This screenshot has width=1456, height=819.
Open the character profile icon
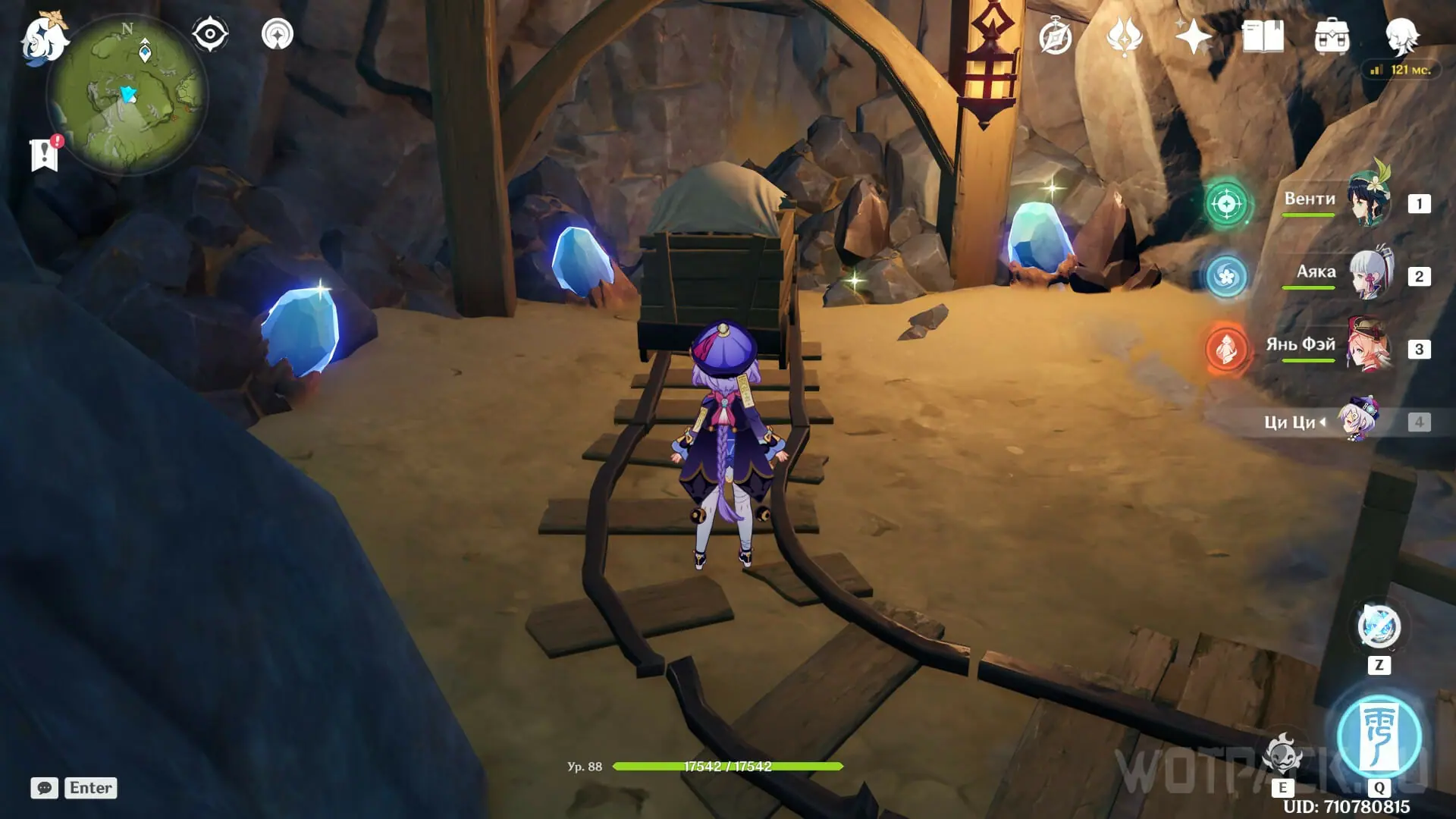point(1401,35)
